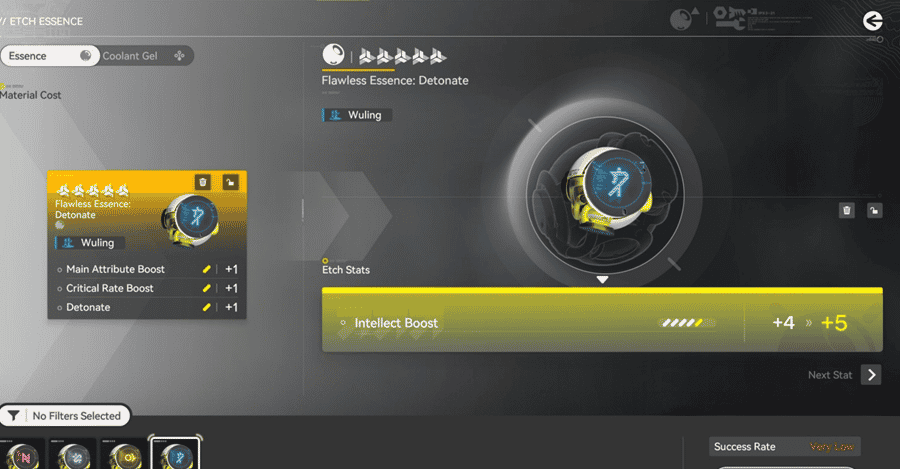Open the No Filters Selected filter
Screen dimensions: 900x469
click(66, 415)
